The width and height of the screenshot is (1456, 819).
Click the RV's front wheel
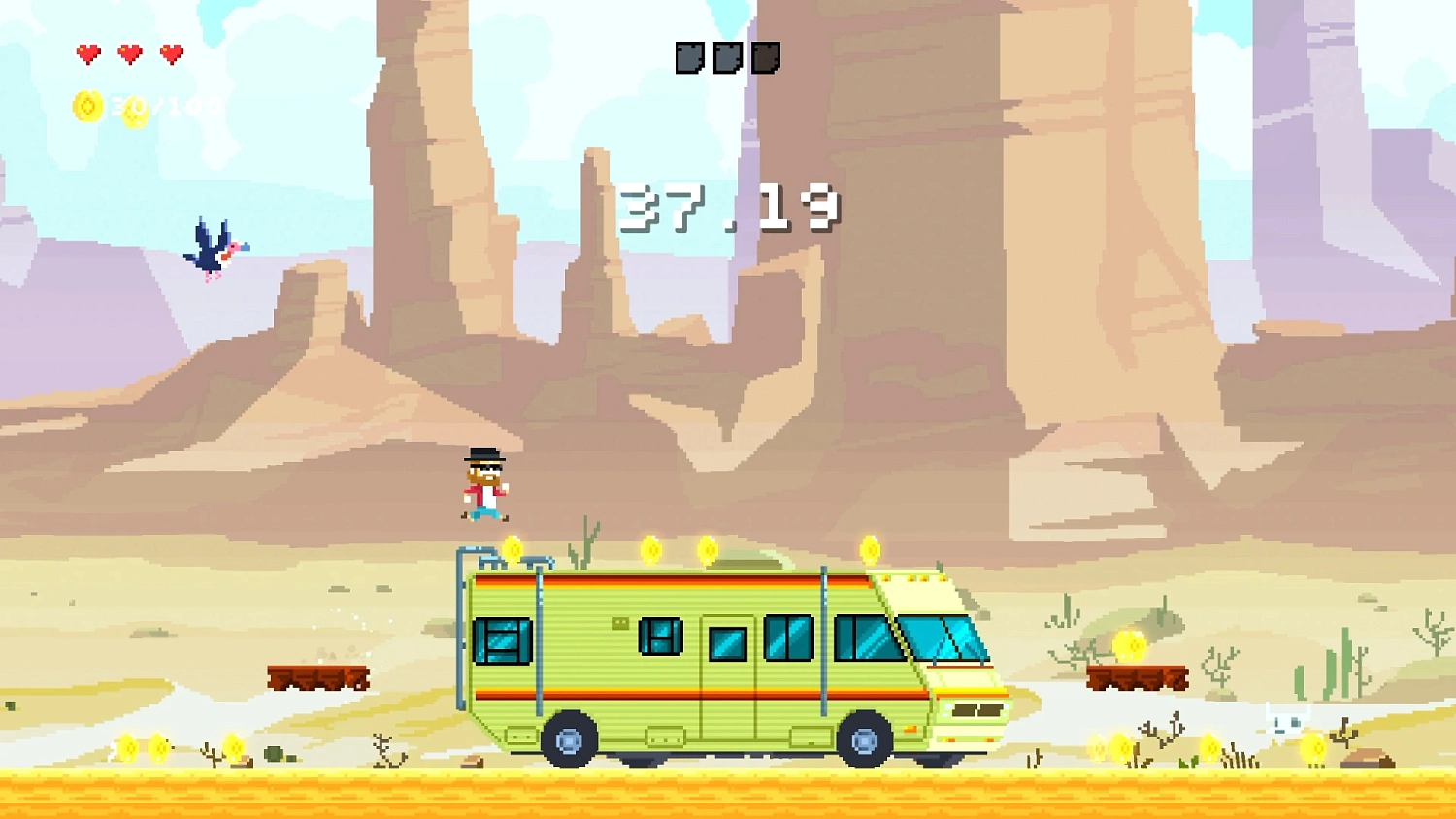pyautogui.click(x=865, y=740)
